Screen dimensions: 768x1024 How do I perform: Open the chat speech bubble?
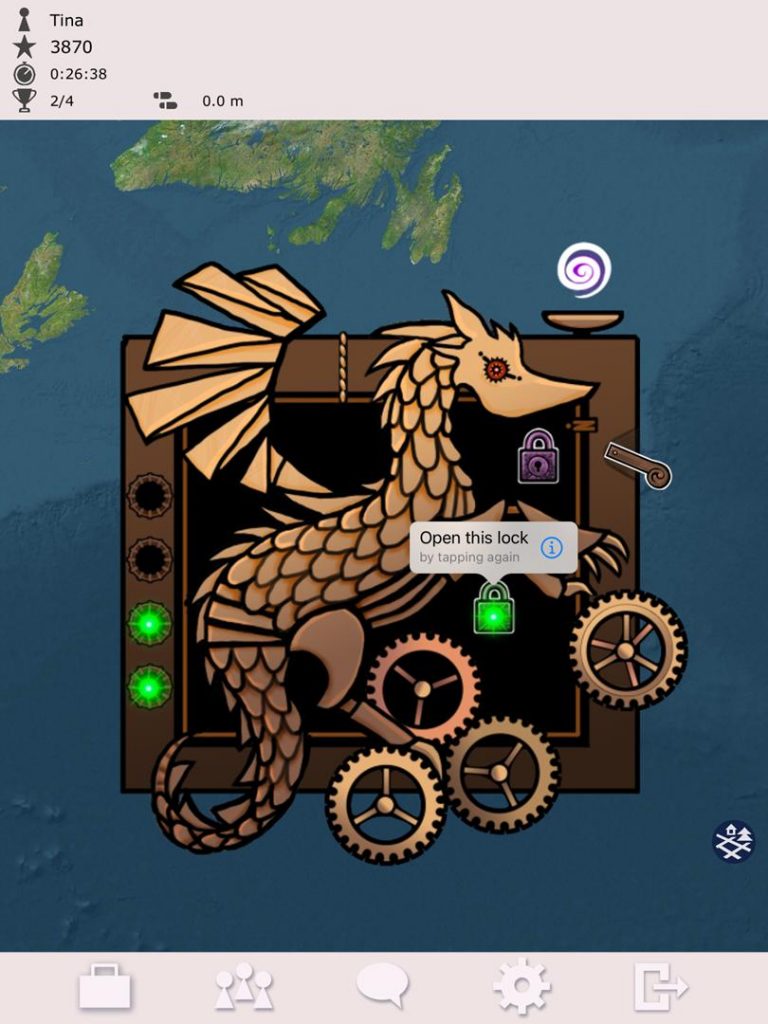click(382, 985)
